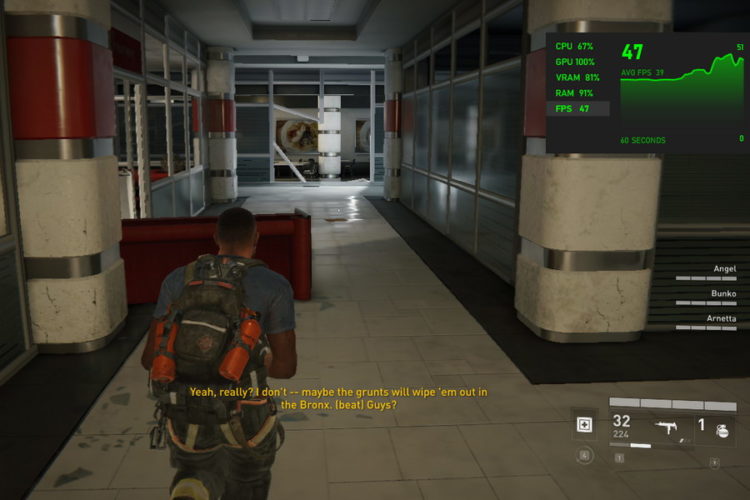Select the submachine gun weapon slot

tap(663, 426)
